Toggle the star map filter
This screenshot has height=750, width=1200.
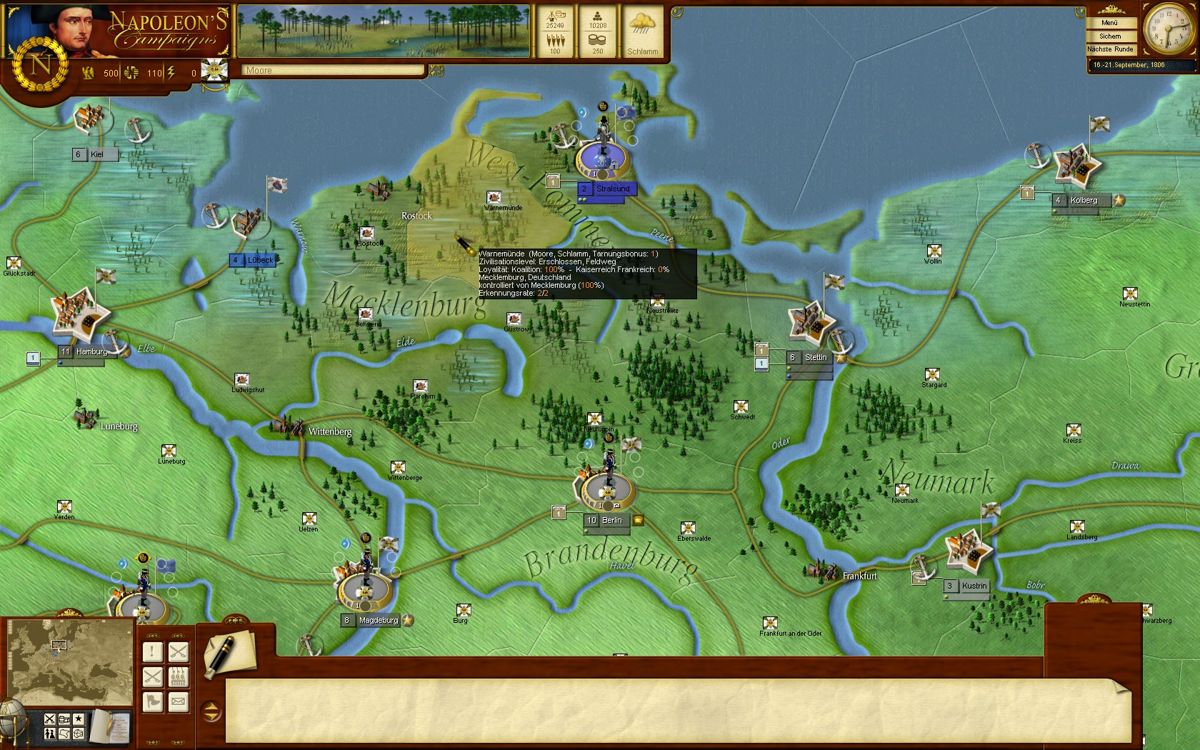(78, 719)
